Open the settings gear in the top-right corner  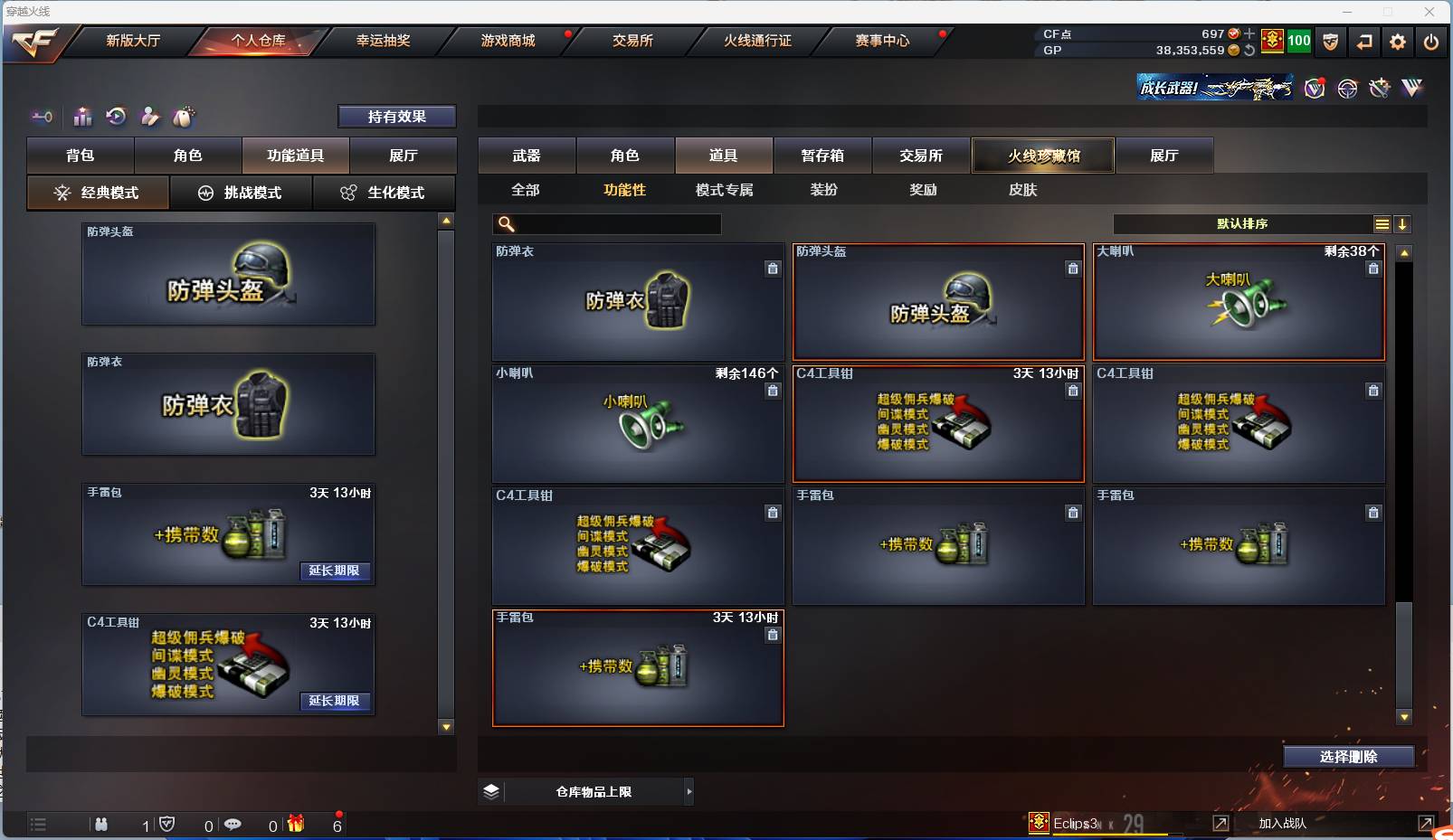coord(1396,42)
